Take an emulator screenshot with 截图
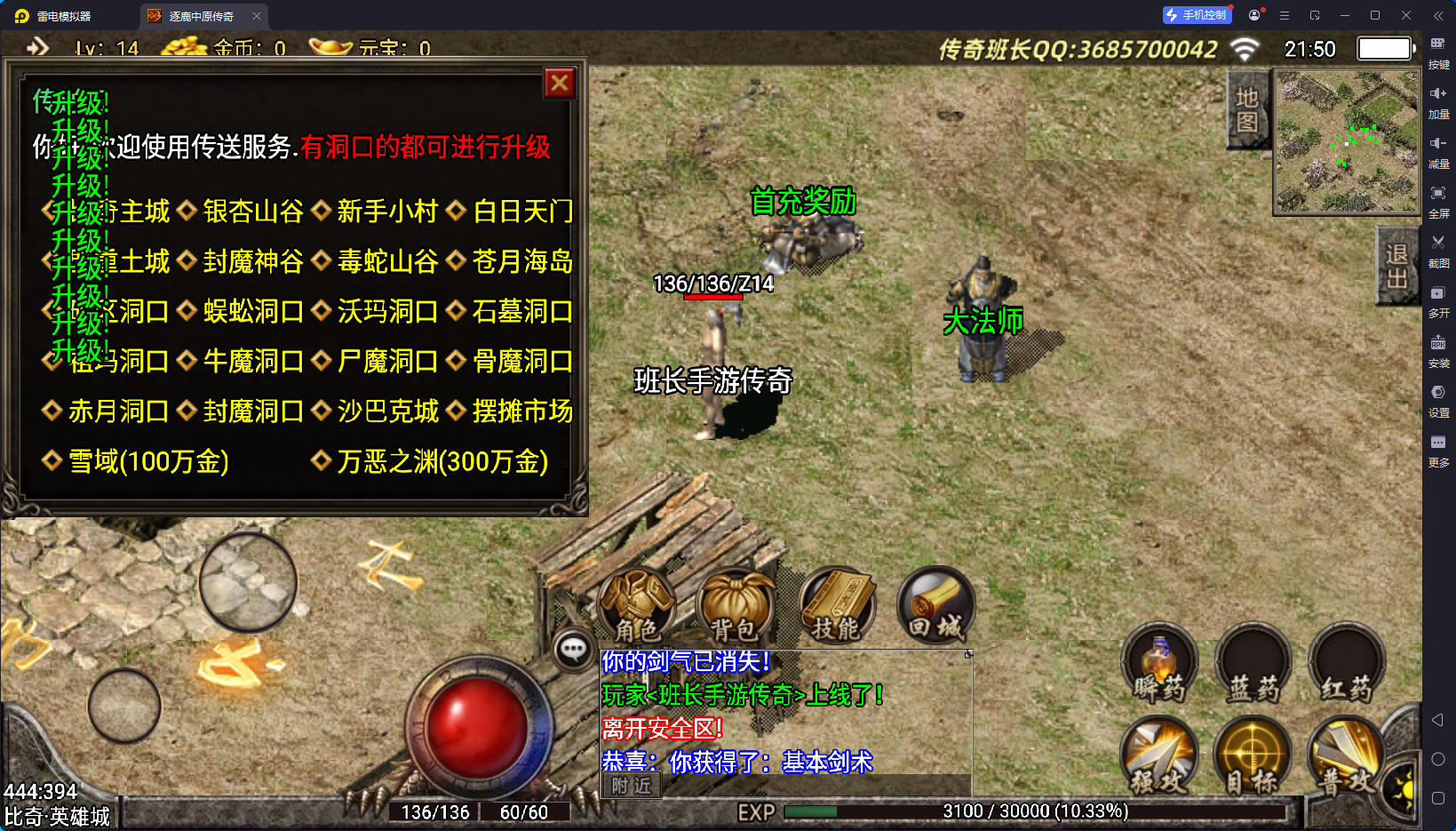The image size is (1456, 831). [x=1438, y=250]
